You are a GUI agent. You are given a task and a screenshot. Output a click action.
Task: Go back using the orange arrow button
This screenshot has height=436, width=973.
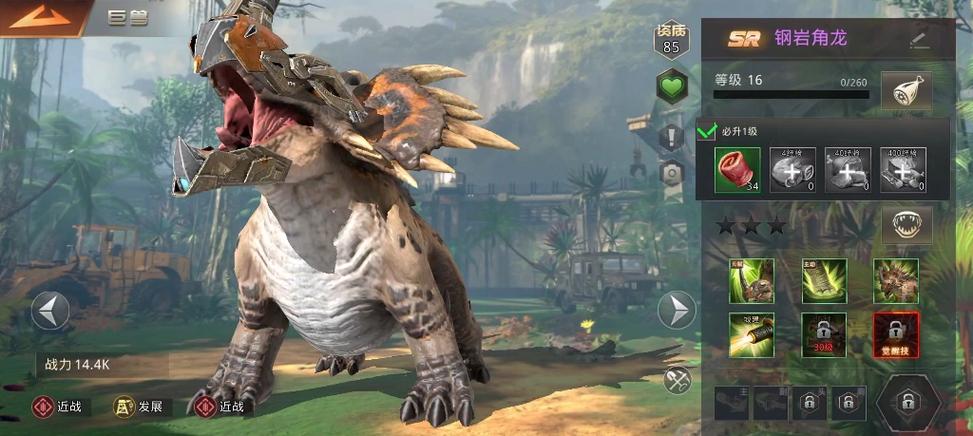(40, 17)
